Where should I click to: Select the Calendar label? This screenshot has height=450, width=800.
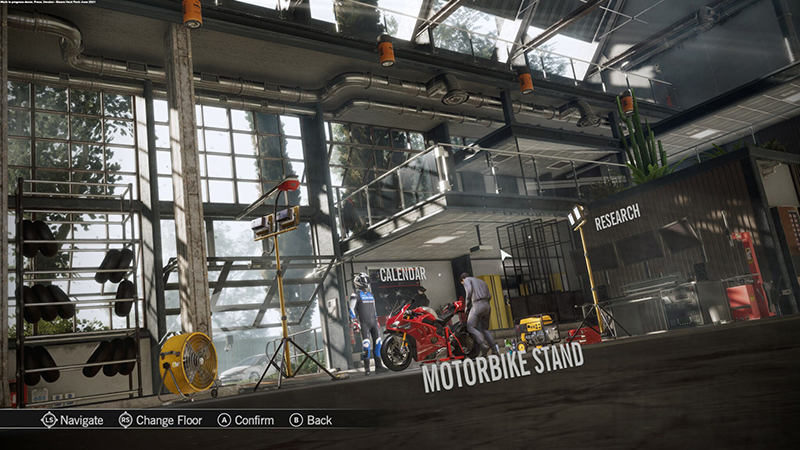tap(402, 274)
